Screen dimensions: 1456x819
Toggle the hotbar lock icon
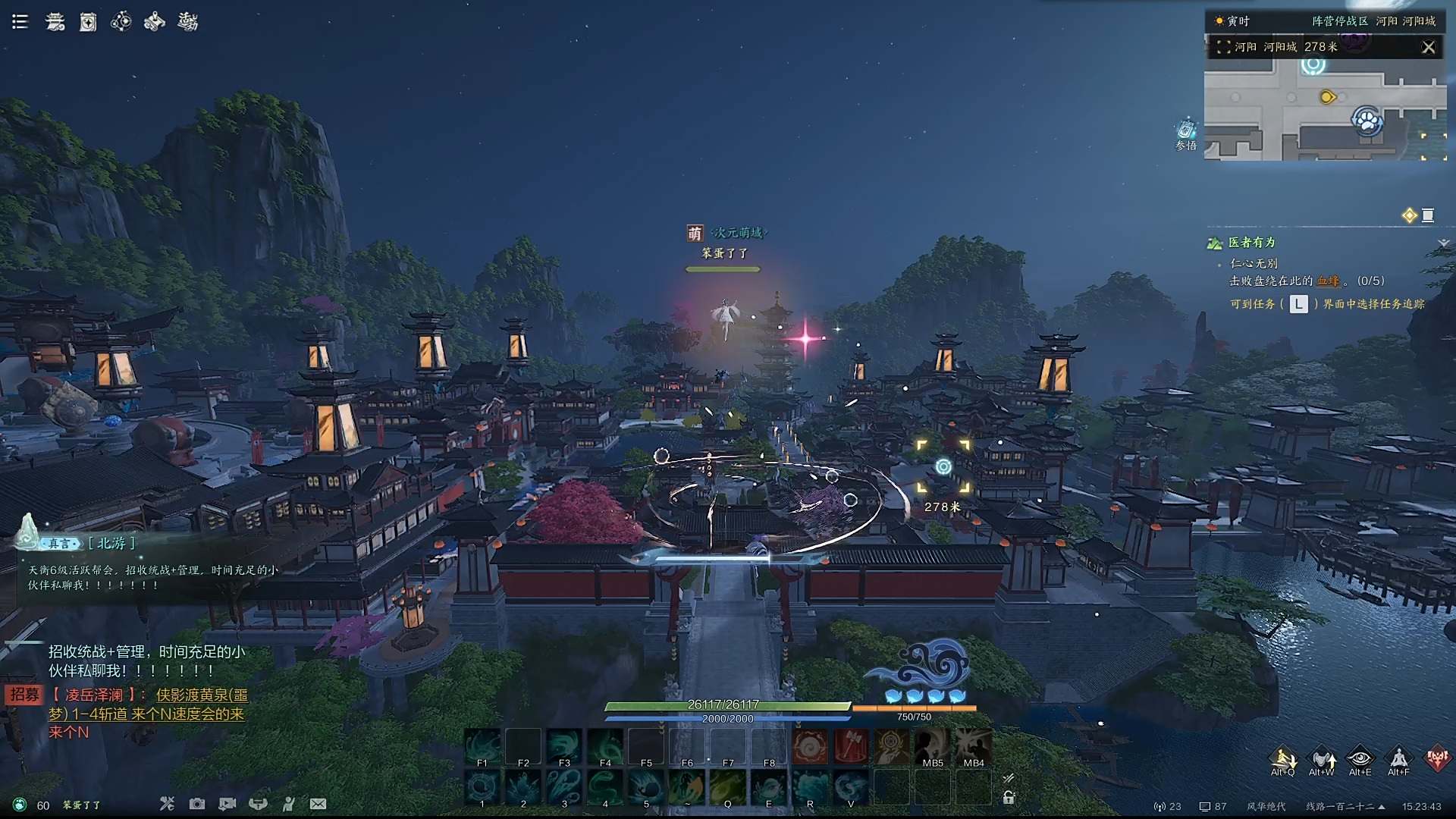coord(1009,797)
